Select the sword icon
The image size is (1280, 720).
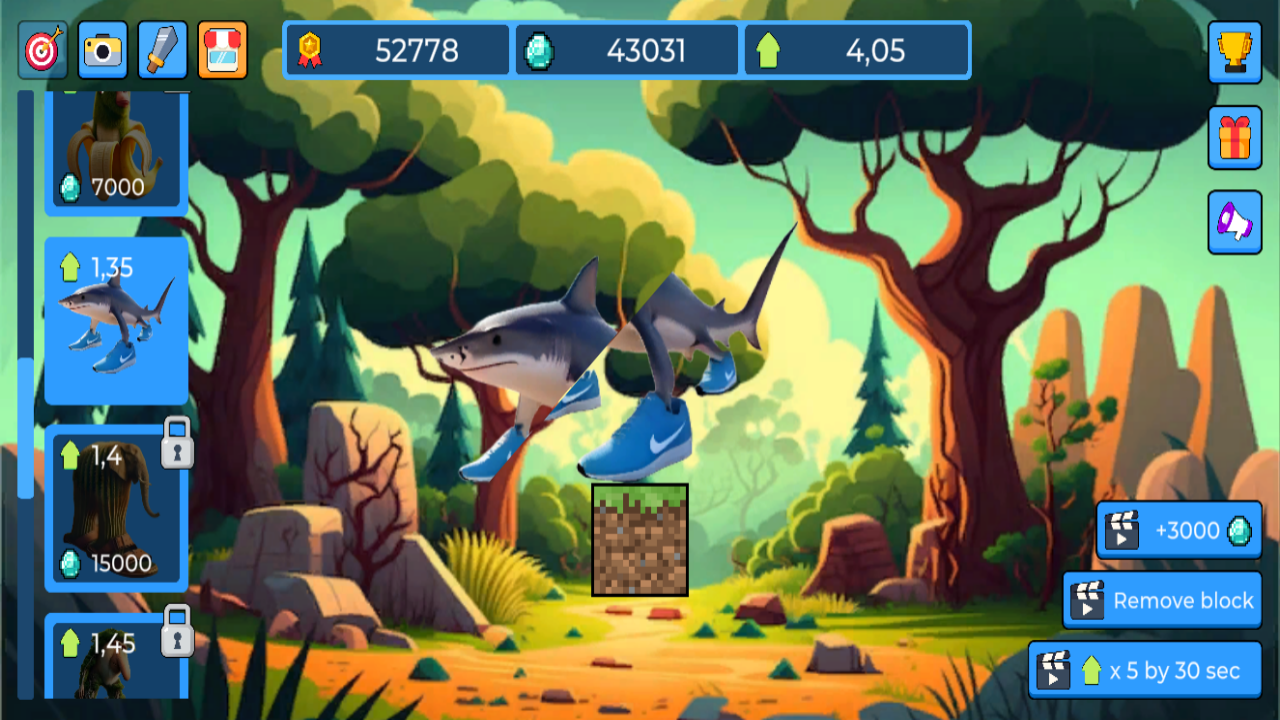coord(161,50)
